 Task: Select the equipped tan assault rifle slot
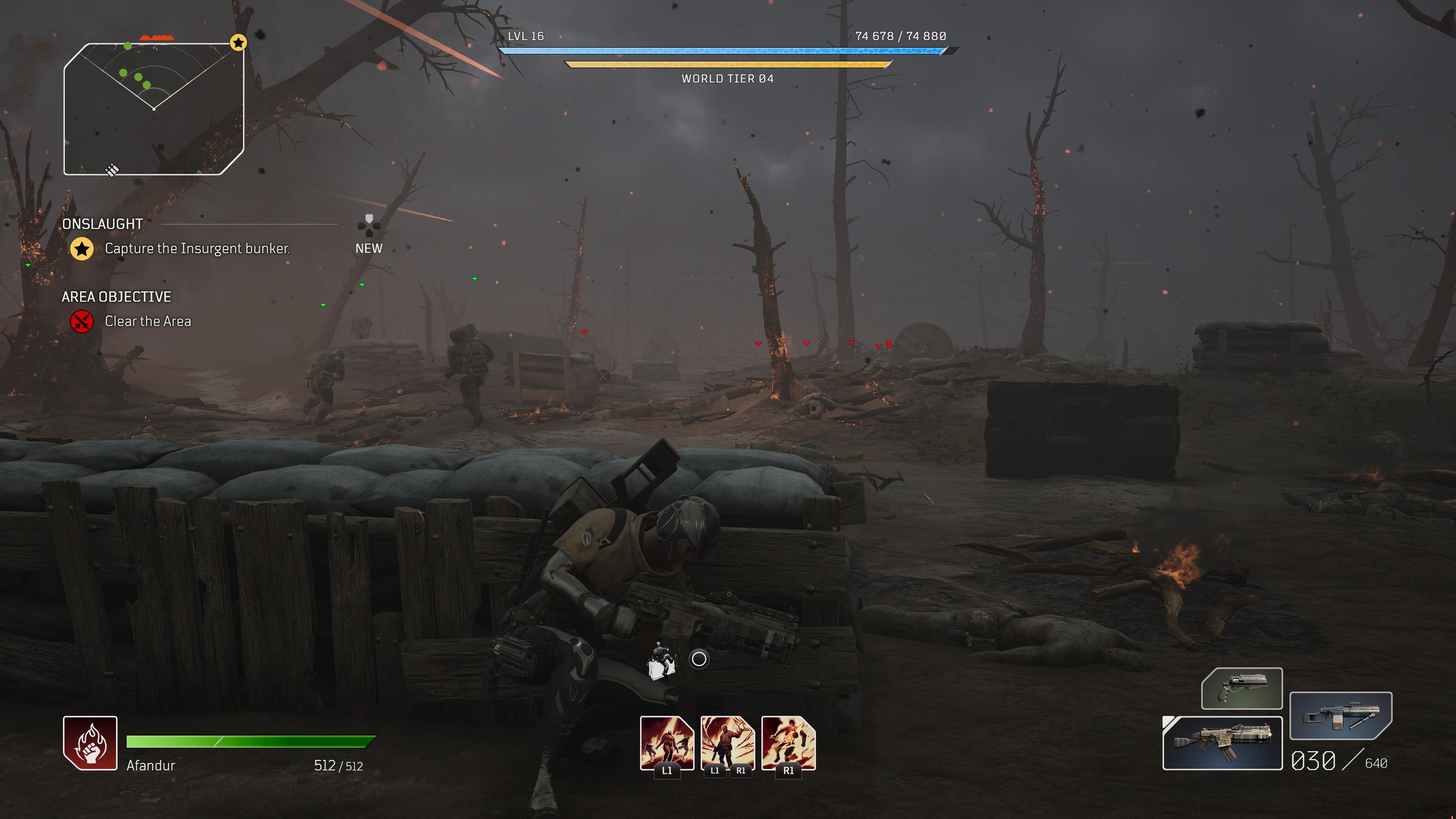click(1222, 743)
